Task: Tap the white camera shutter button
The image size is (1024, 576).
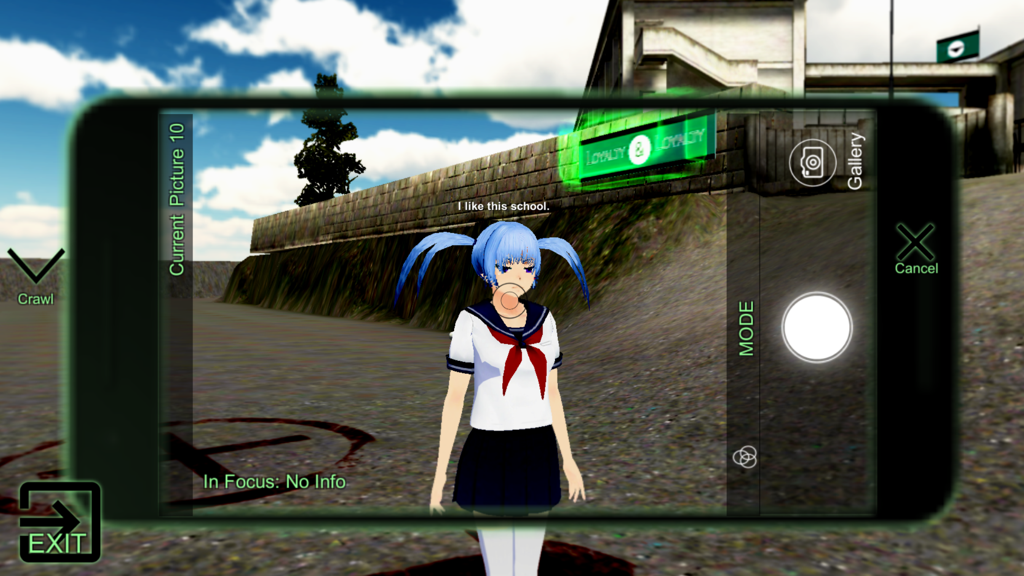Action: [x=817, y=328]
